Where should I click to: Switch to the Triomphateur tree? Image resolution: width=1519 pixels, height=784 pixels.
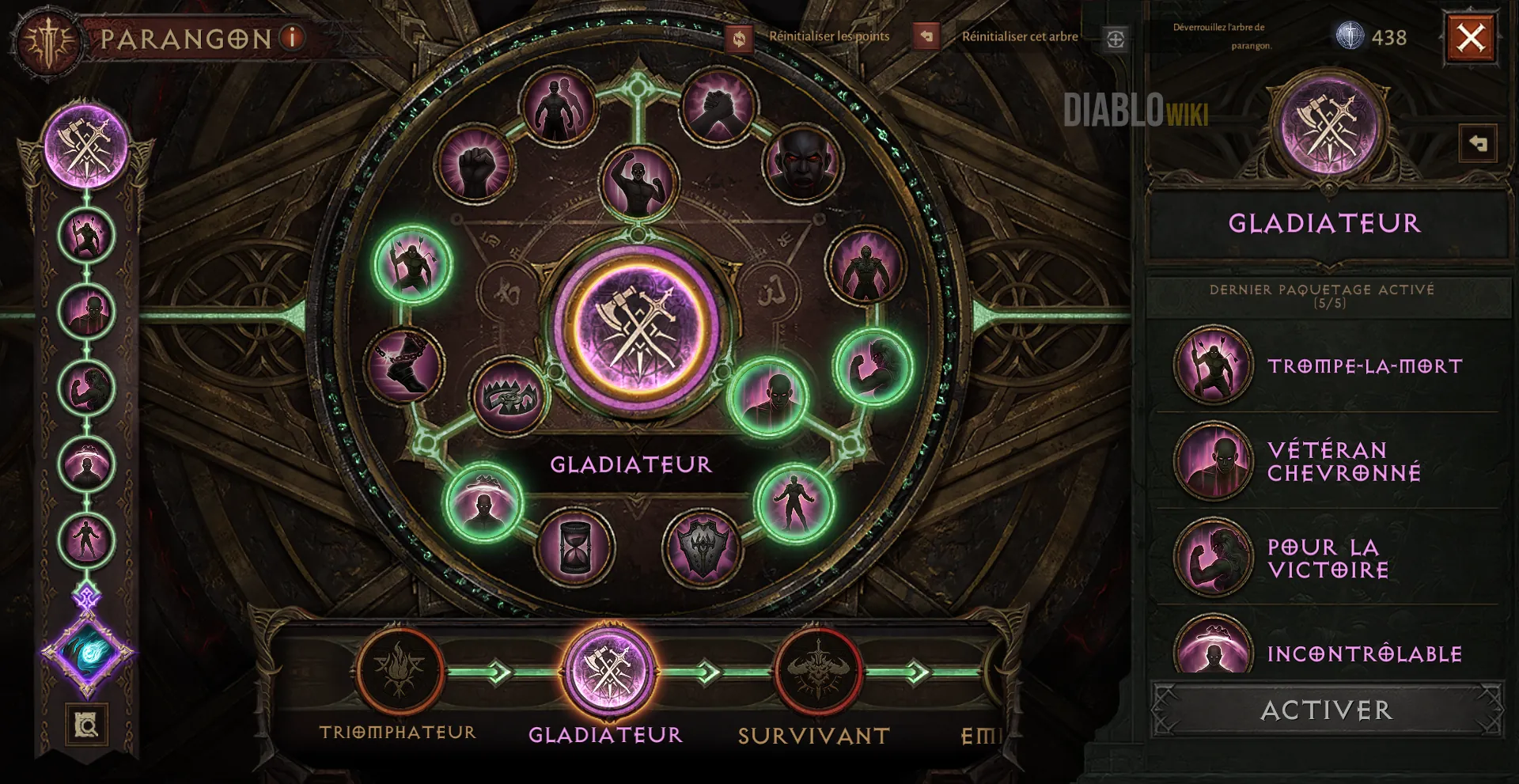pos(399,672)
